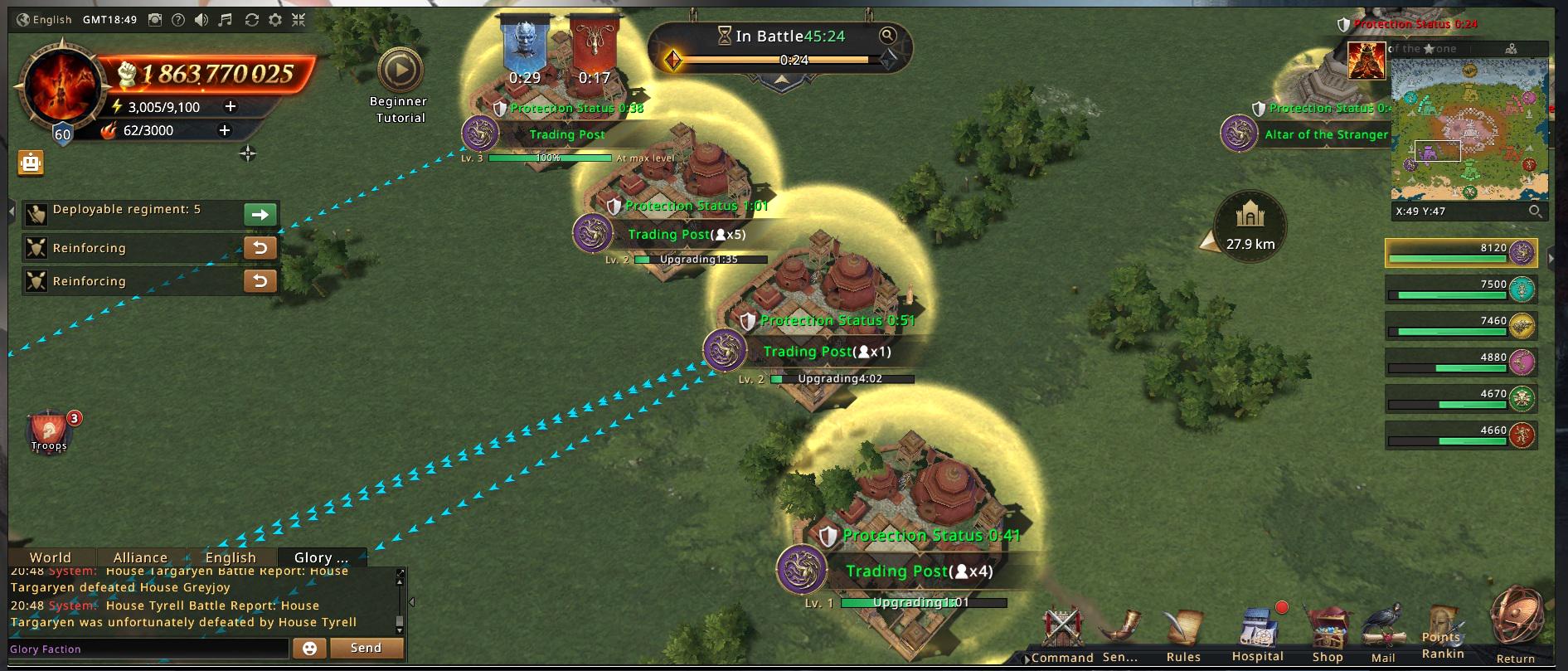Add more stamina with the plus button
The width and height of the screenshot is (1568, 671).
pyautogui.click(x=231, y=106)
